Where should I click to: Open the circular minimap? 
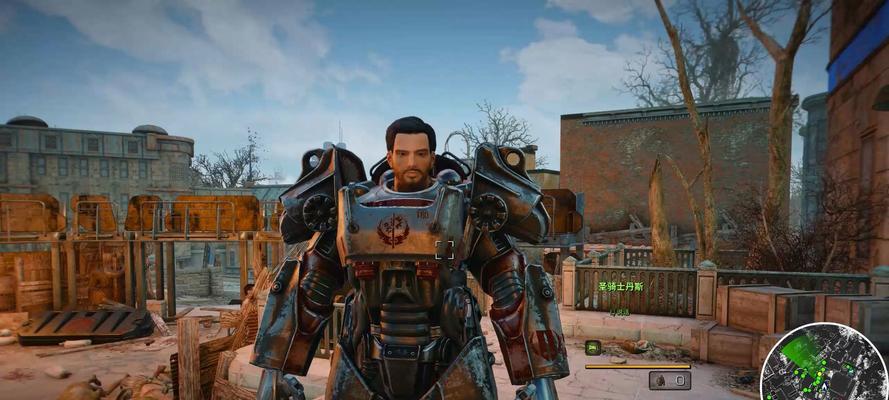click(x=823, y=364)
